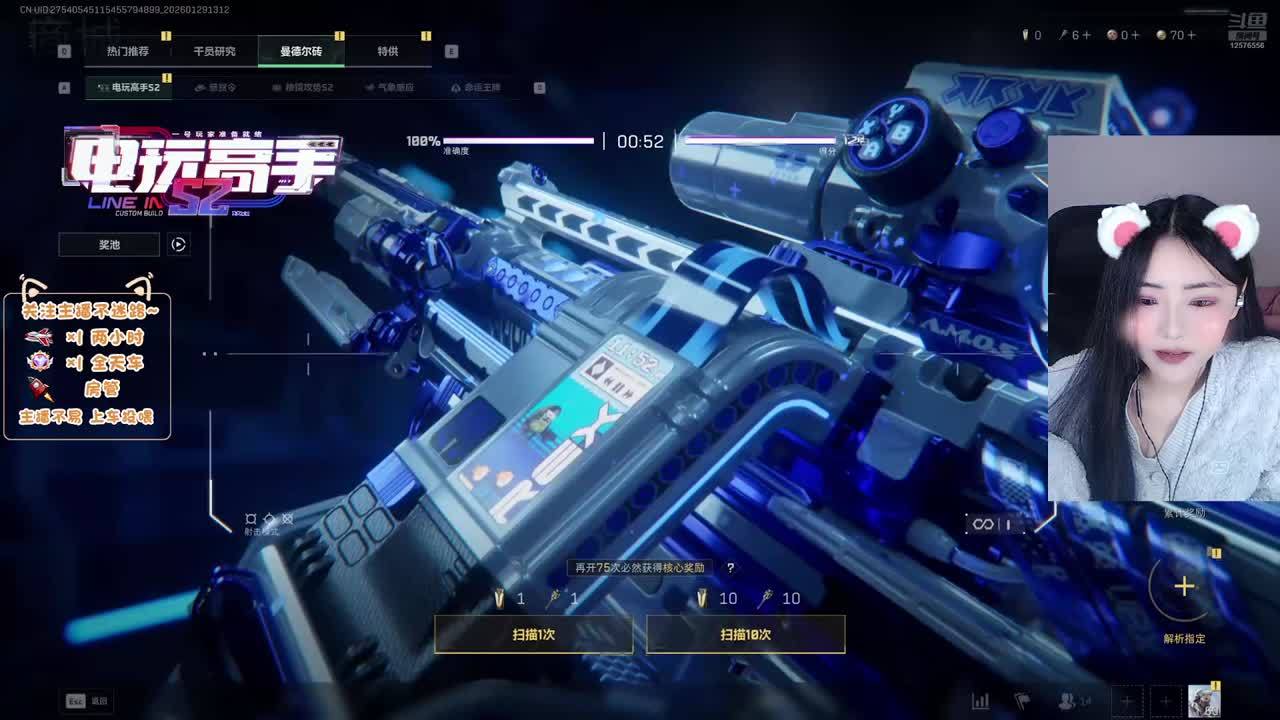Viewport: 1280px width, 720px height.
Task: Select the 曼德尔砖 tab
Action: tap(301, 51)
